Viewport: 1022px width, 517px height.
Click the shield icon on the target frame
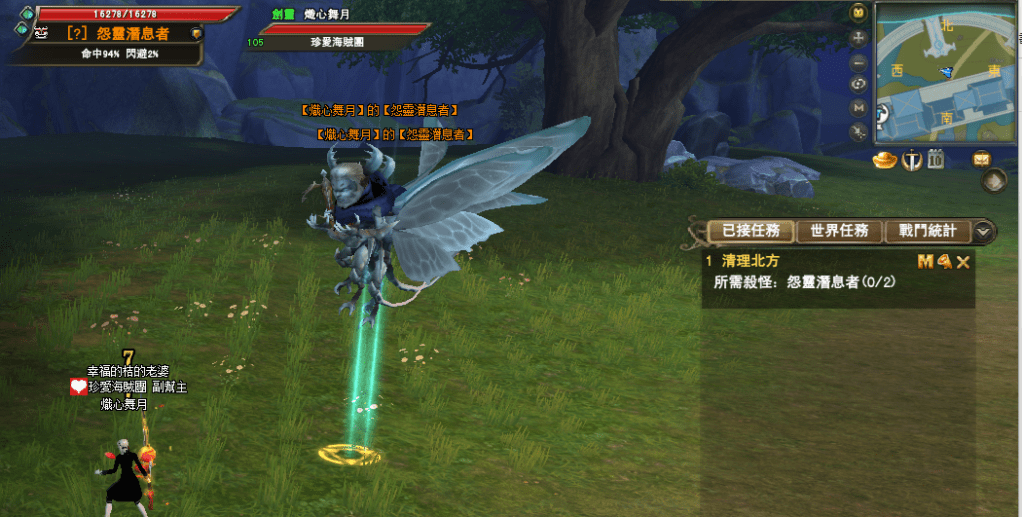[196, 33]
